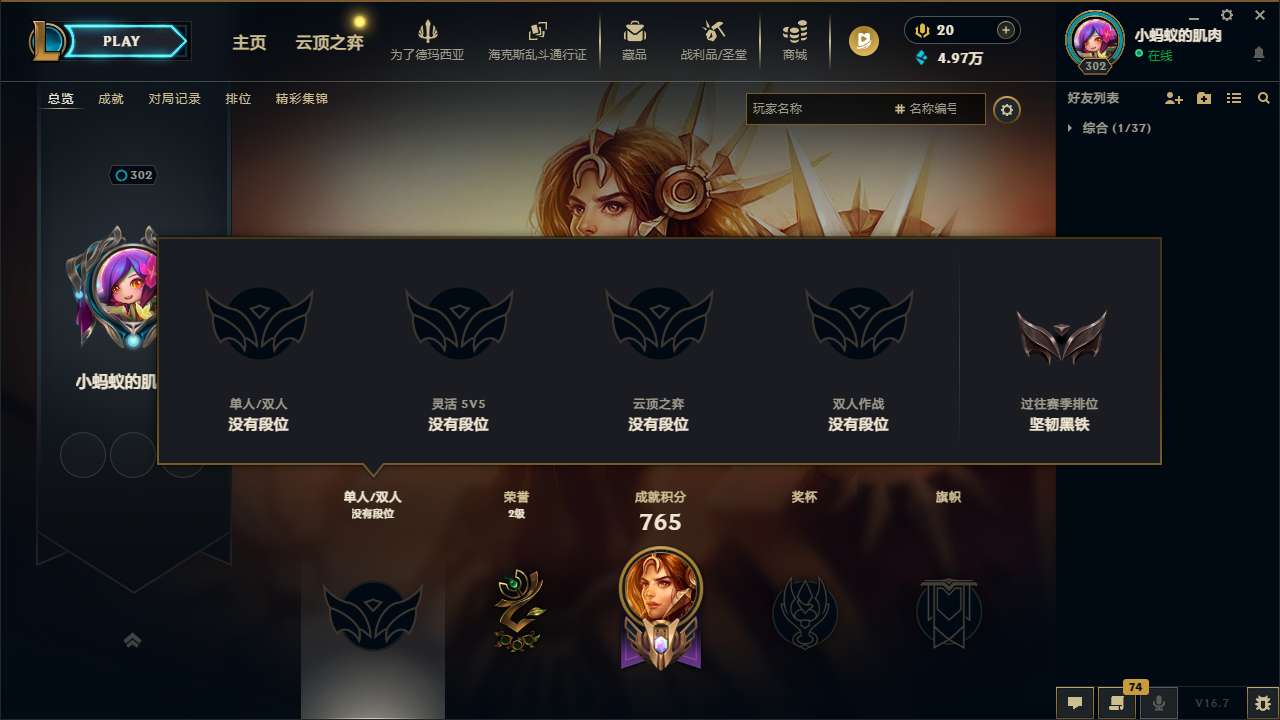Open the chat bubble icon in bottom bar

[x=1074, y=702]
